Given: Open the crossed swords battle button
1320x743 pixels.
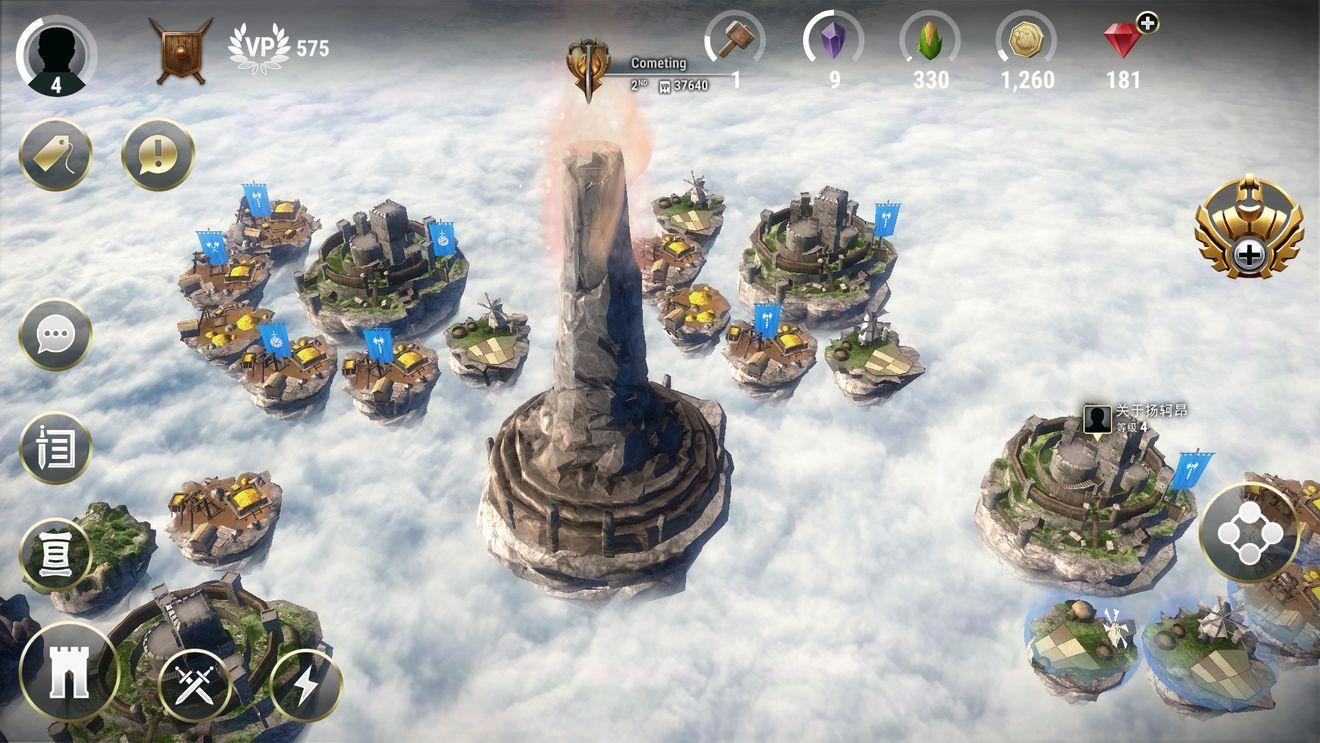Looking at the screenshot, I should [x=195, y=685].
